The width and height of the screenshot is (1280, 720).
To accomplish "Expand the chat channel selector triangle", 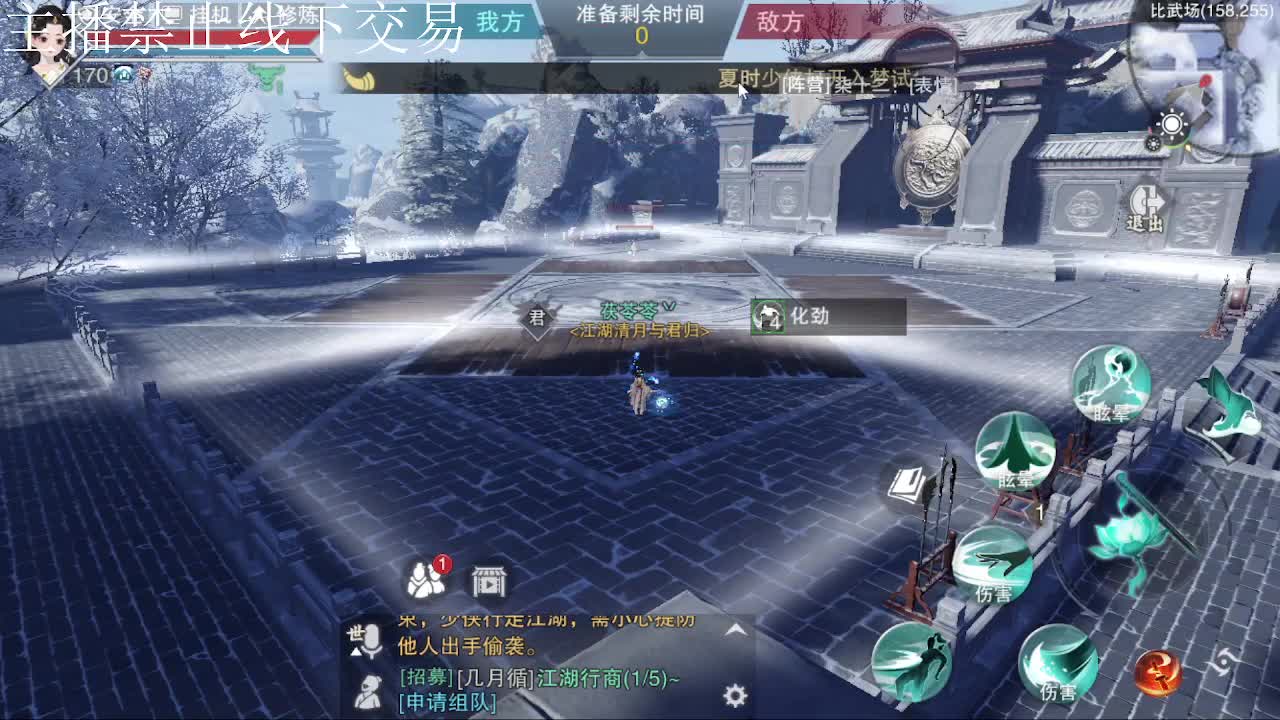I will (354, 651).
